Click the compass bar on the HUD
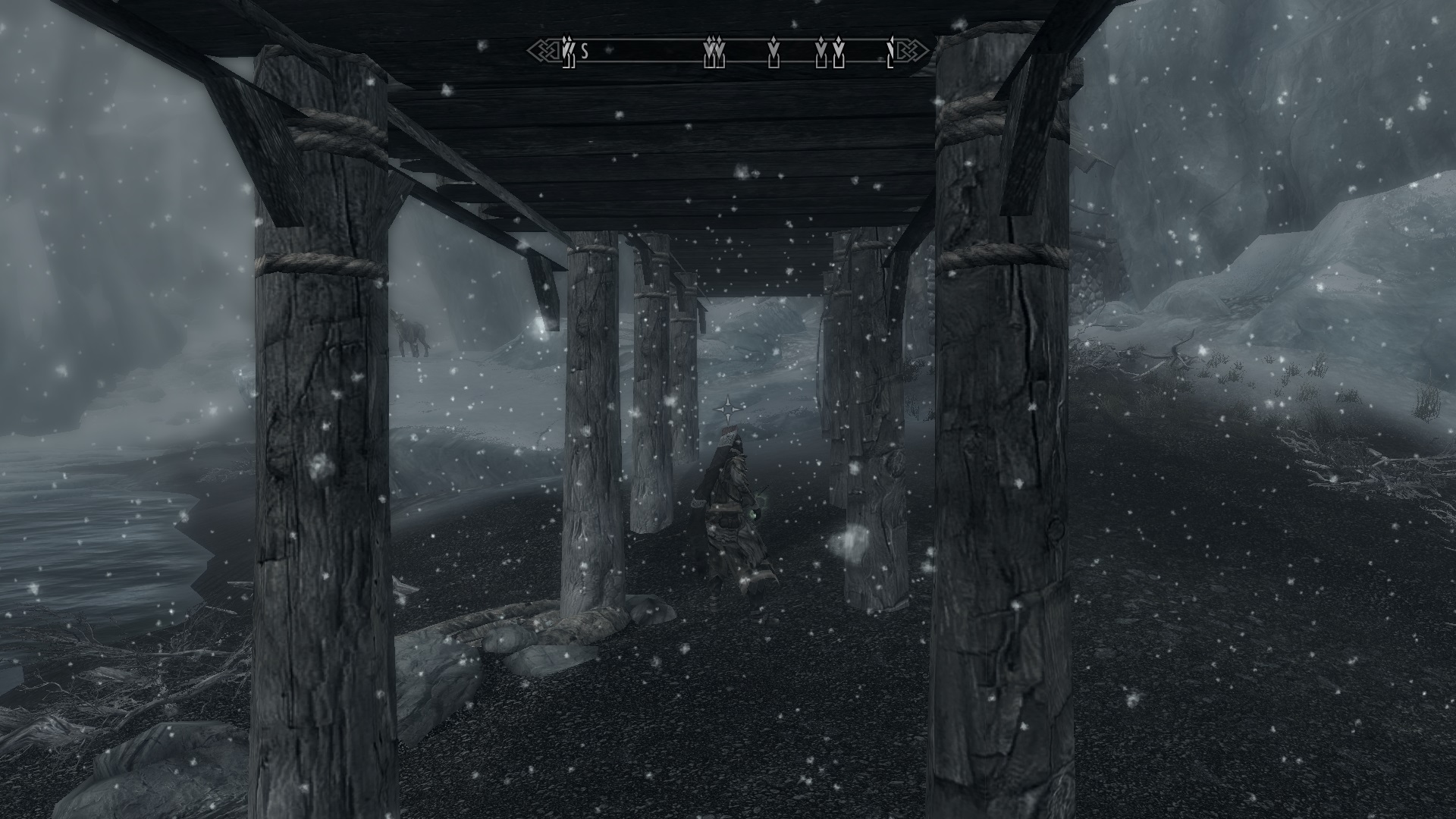Screen dimensions: 1456x819 click(x=728, y=52)
